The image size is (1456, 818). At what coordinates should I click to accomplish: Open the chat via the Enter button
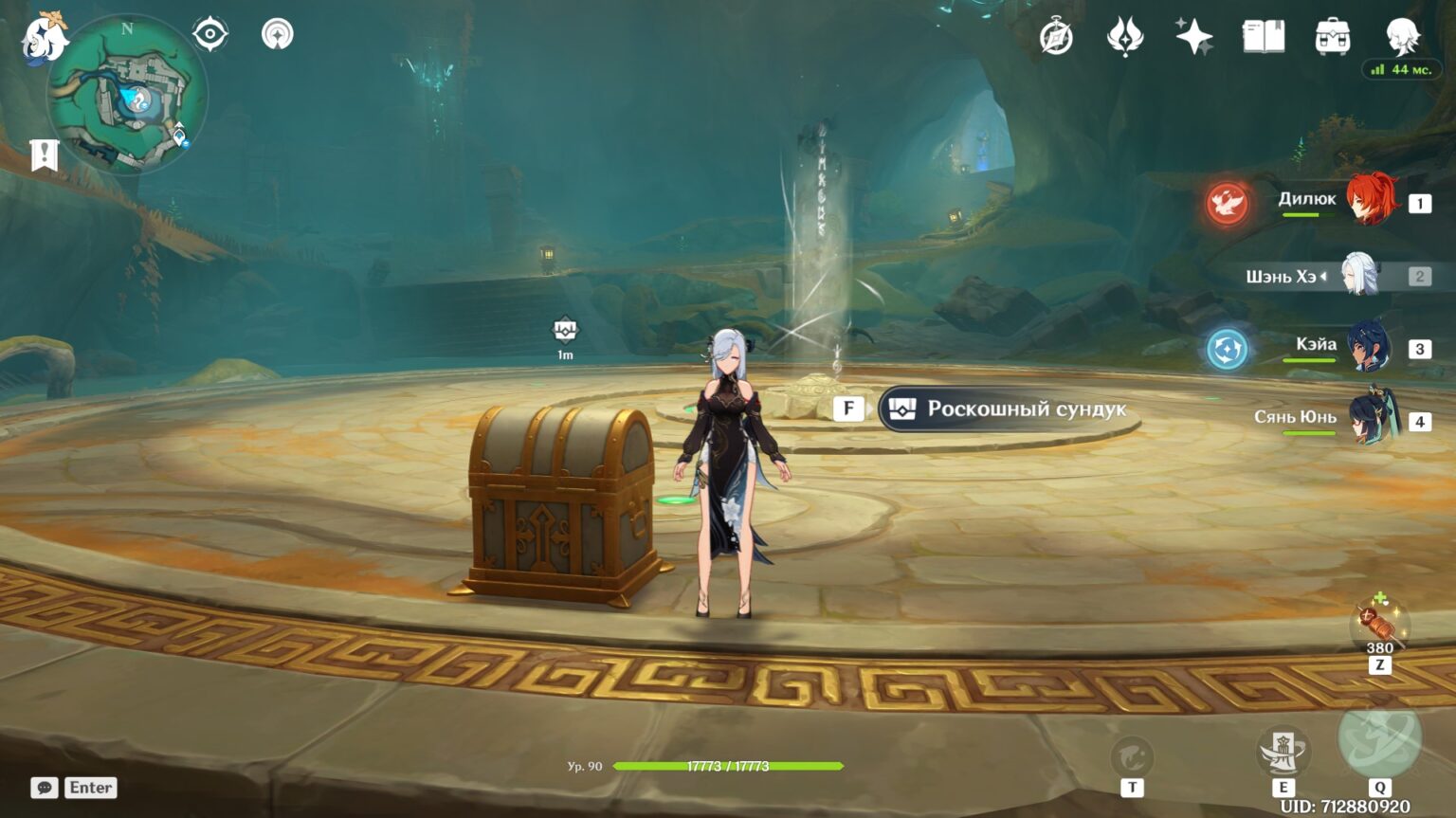[x=89, y=787]
